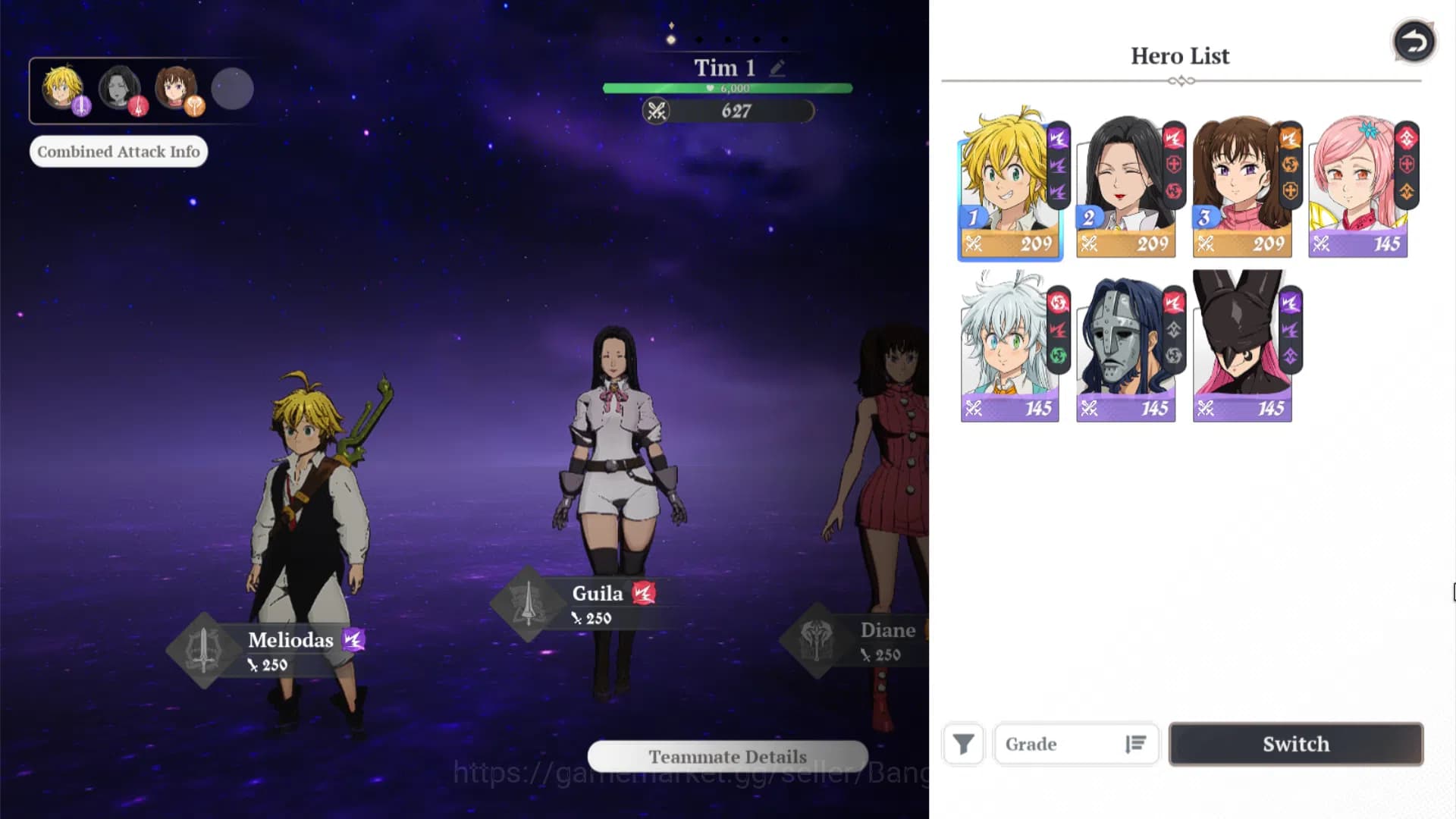1456x819 pixels.
Task: Open the Grade sorting dropdown
Action: 1062,744
